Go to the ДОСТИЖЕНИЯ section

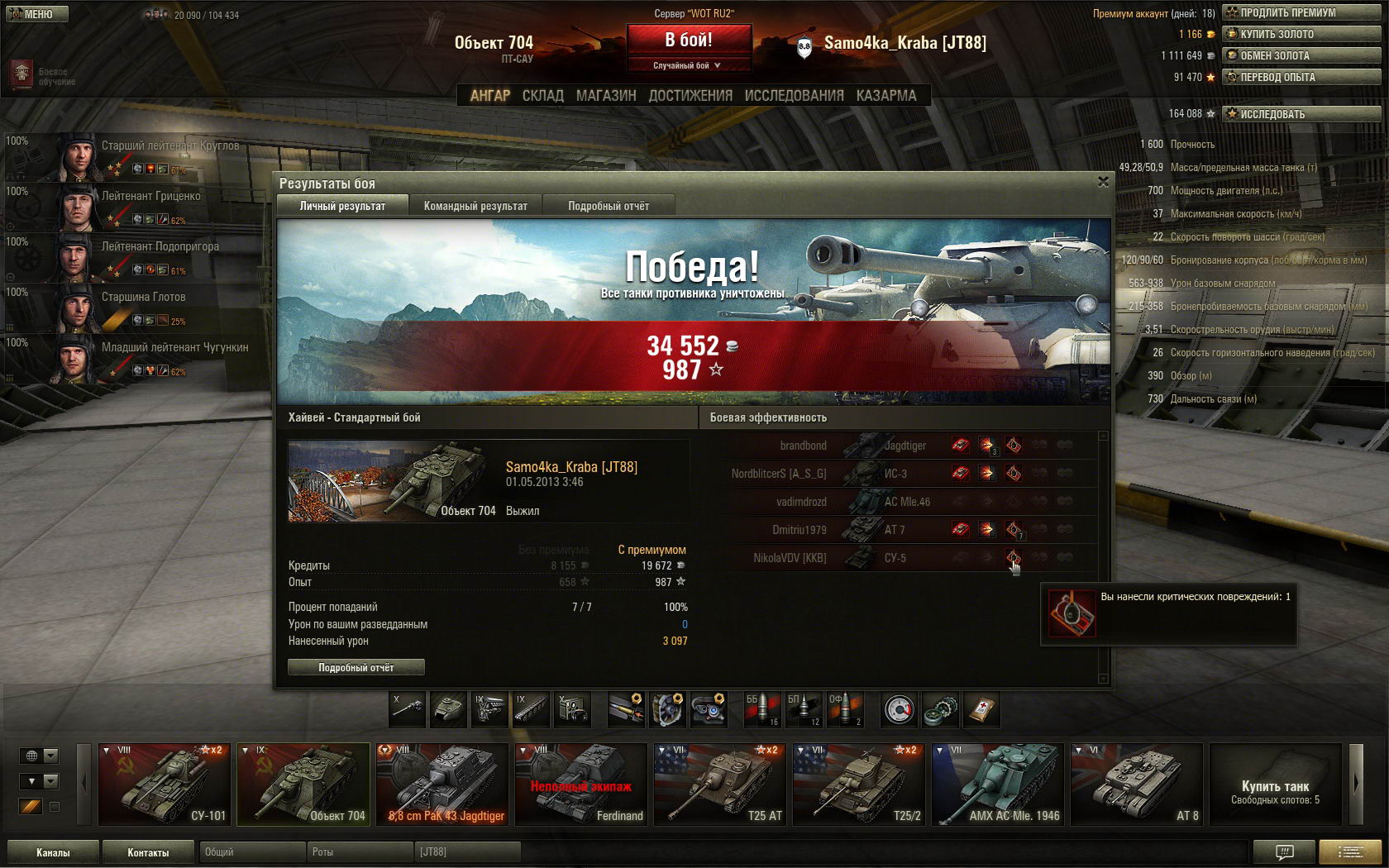point(690,96)
